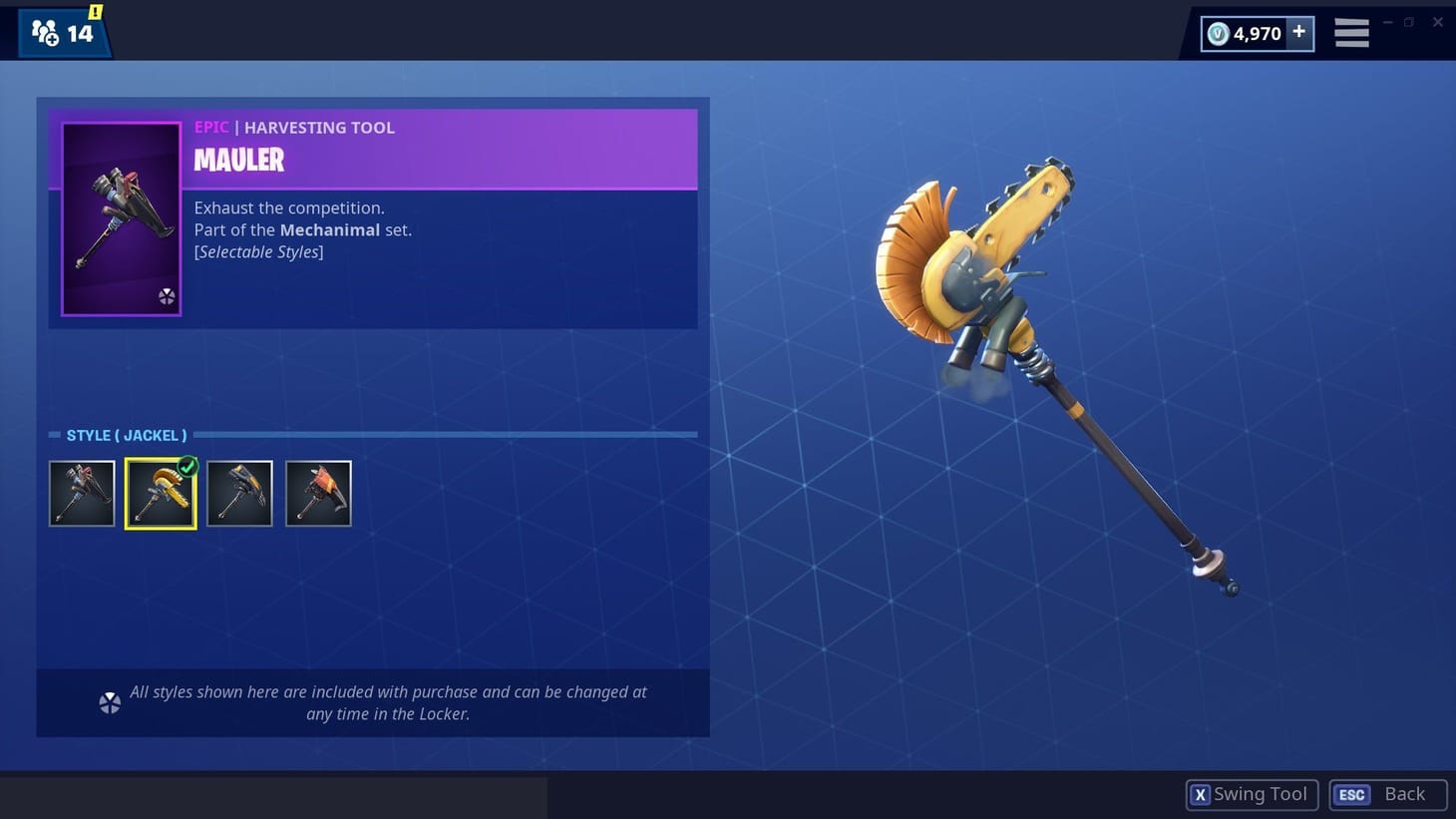Click the battle star icon on Mauler card

click(x=166, y=296)
